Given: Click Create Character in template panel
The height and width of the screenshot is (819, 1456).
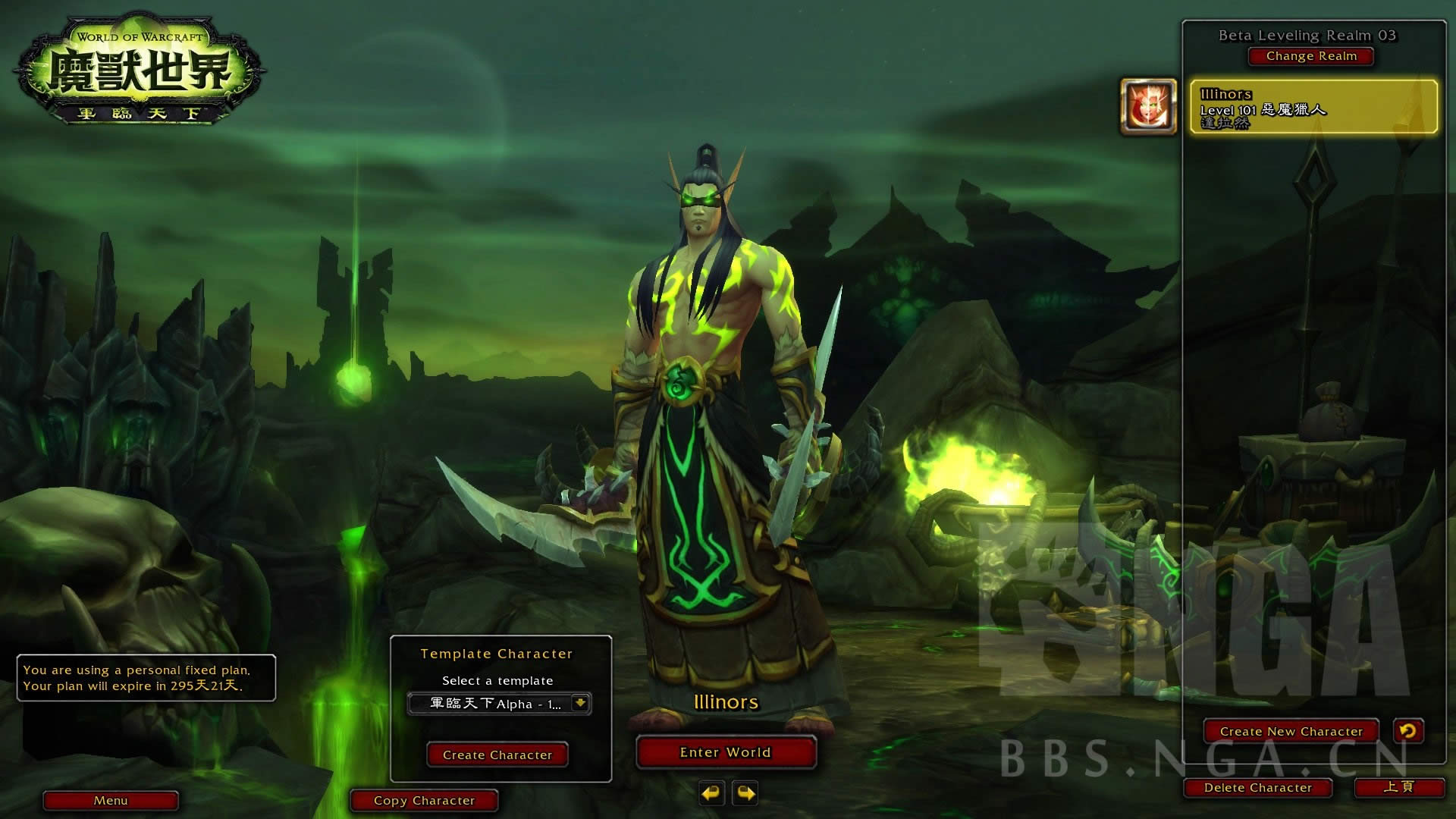Looking at the screenshot, I should (x=497, y=755).
